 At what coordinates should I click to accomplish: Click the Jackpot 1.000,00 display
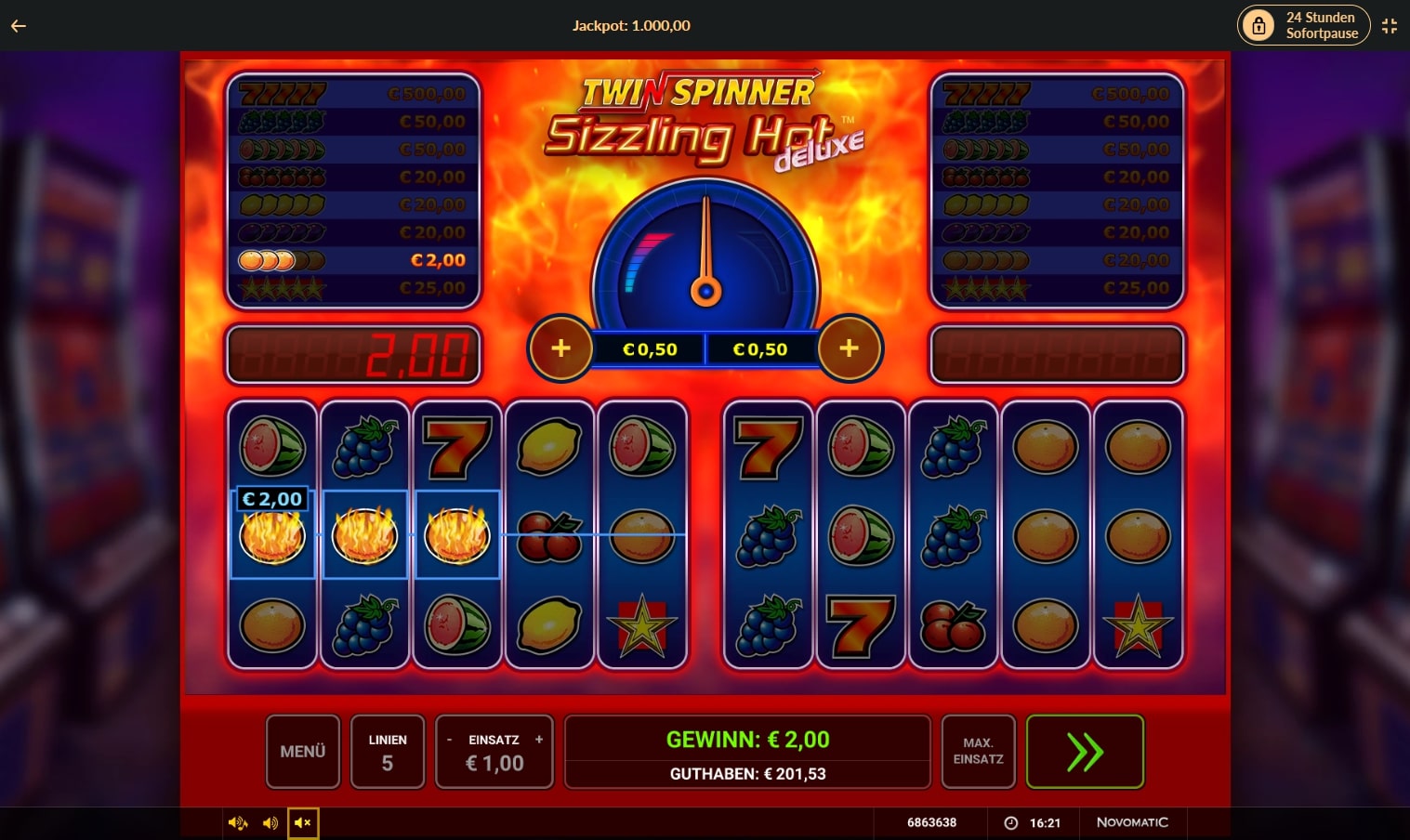click(x=630, y=25)
